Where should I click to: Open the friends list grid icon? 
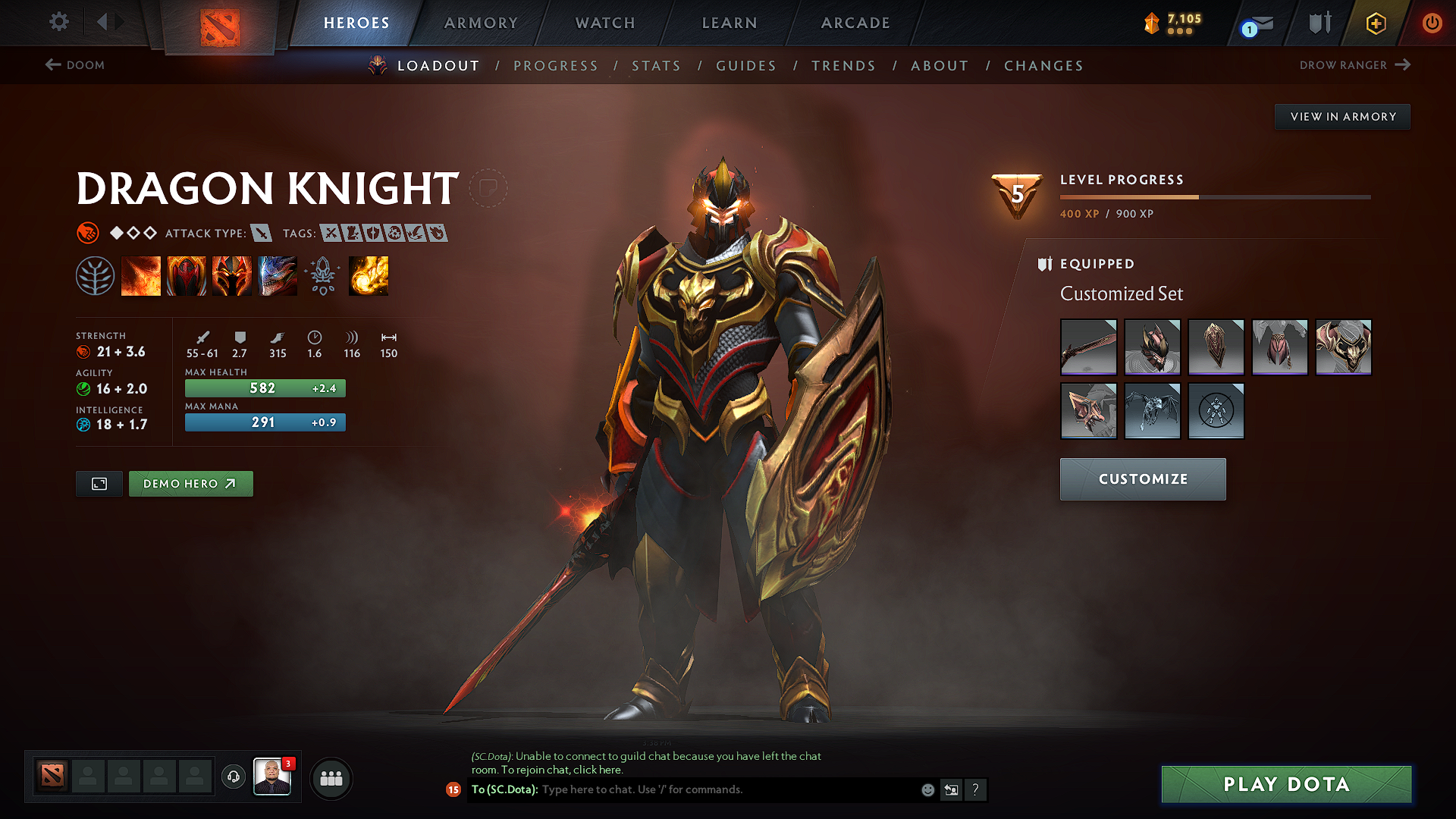tap(331, 778)
